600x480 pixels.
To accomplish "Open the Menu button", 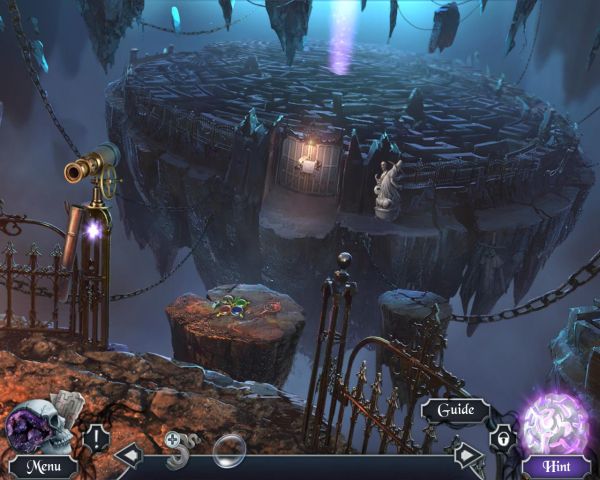I will (x=44, y=466).
